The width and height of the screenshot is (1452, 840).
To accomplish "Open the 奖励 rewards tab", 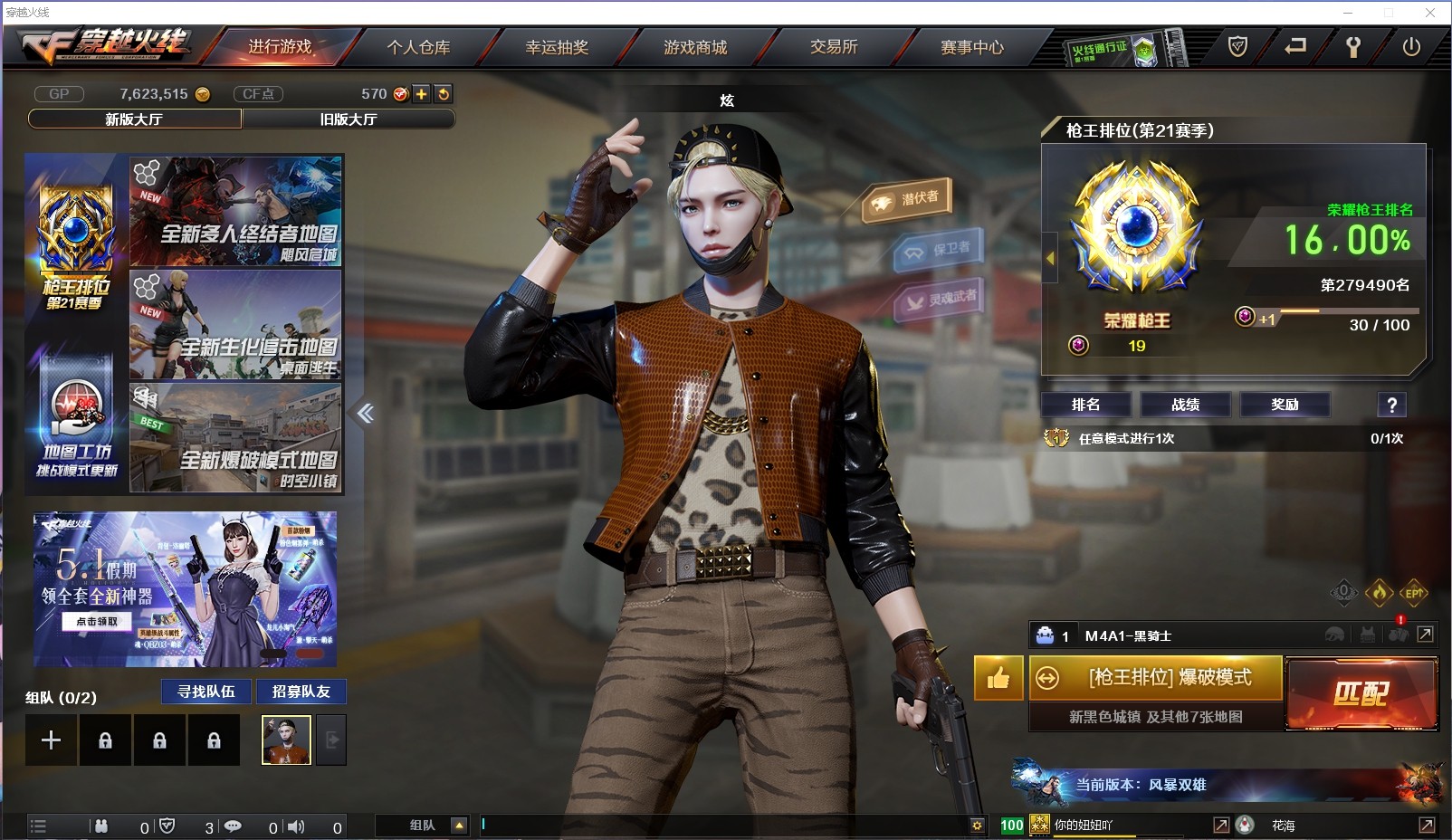I will [1285, 405].
